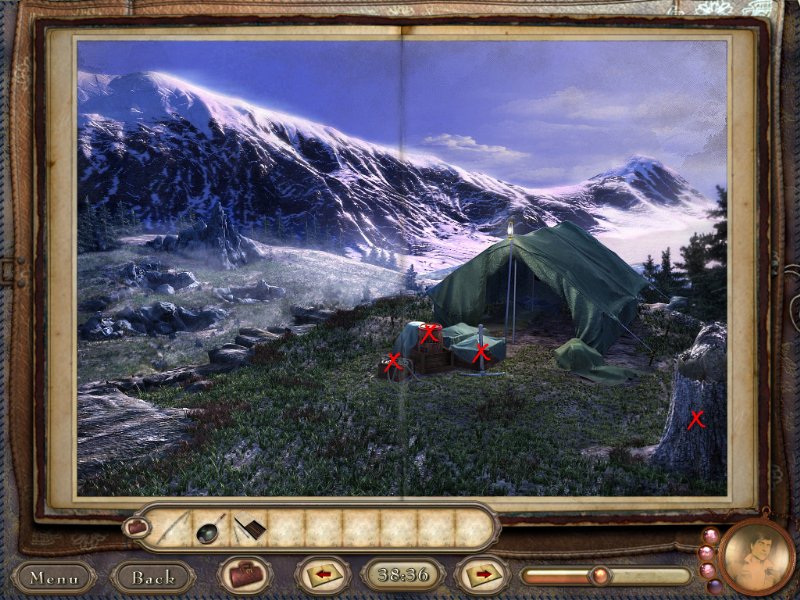Adjust the hint meter slider knob
This screenshot has height=600, width=800.
pos(599,576)
